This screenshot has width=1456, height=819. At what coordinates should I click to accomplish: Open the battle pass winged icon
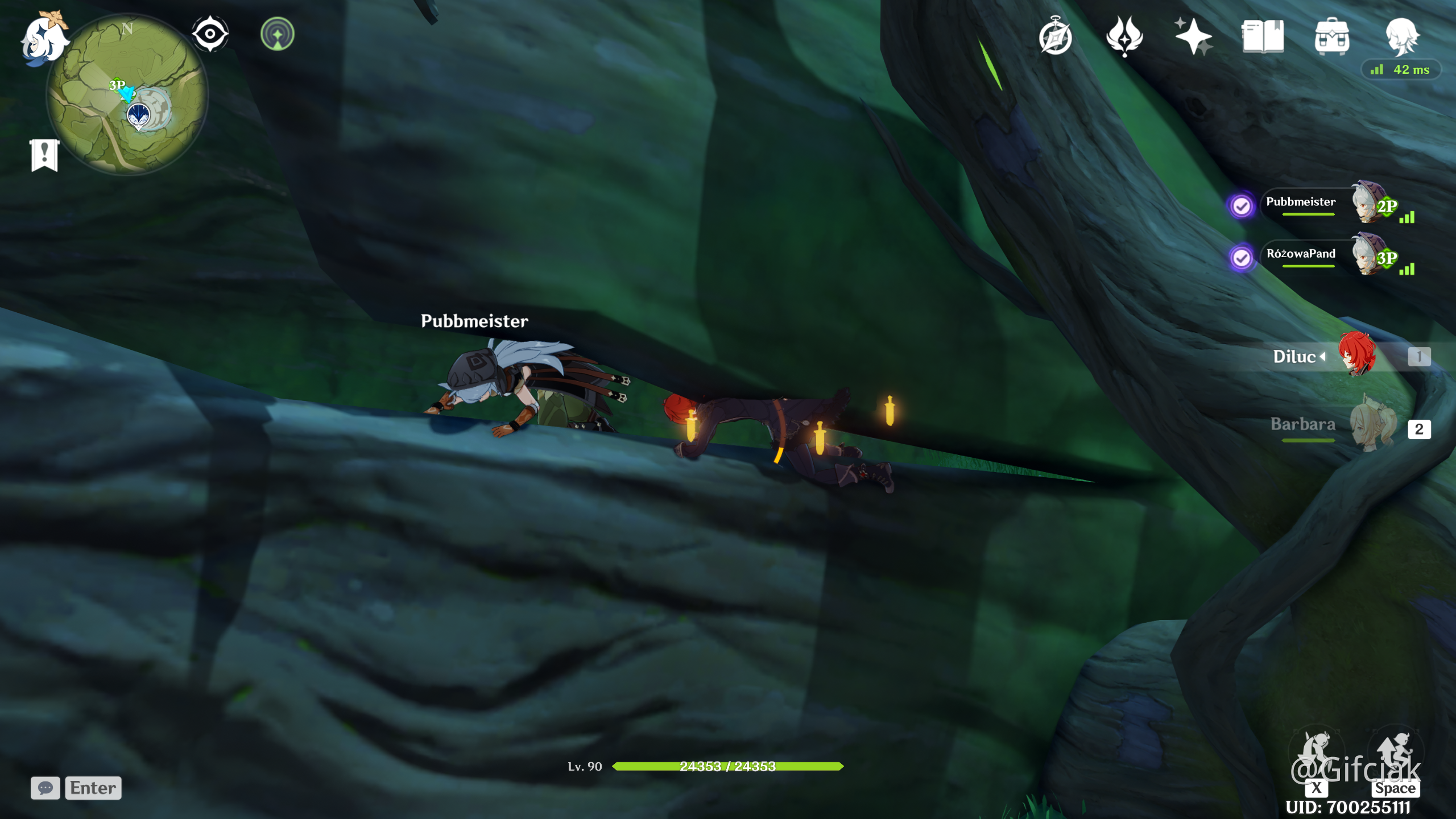click(x=1124, y=36)
